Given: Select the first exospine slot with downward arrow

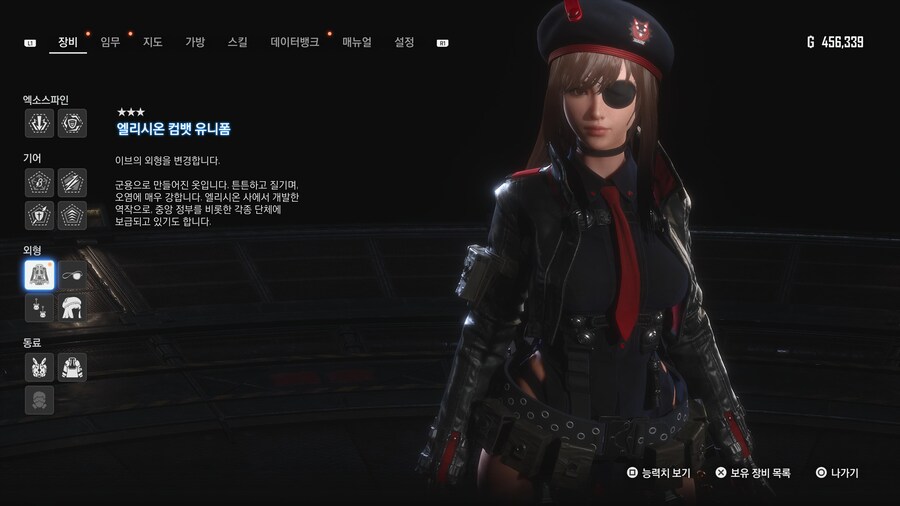Looking at the screenshot, I should 40,123.
